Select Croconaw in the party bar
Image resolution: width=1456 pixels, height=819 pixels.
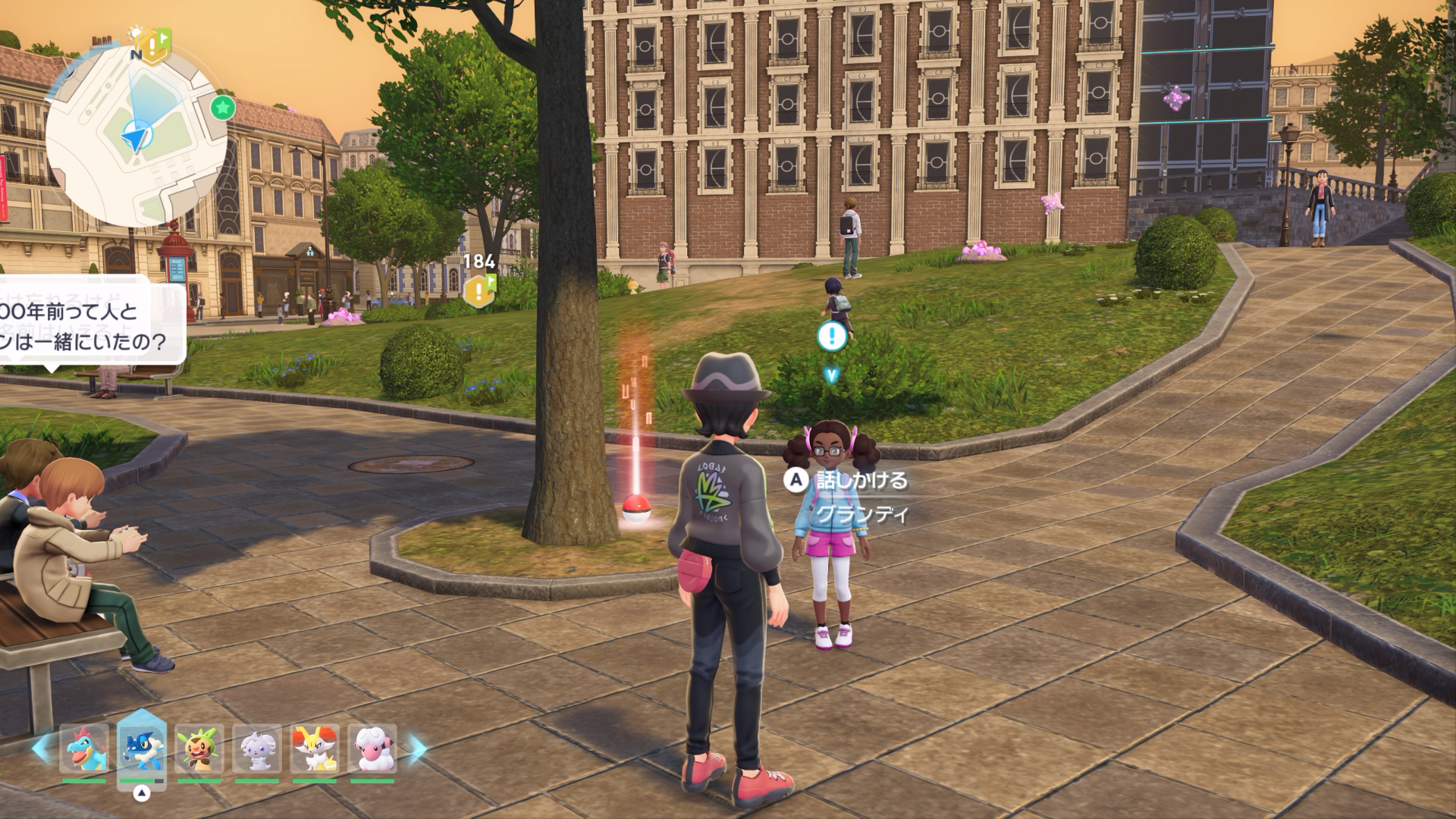(x=84, y=748)
